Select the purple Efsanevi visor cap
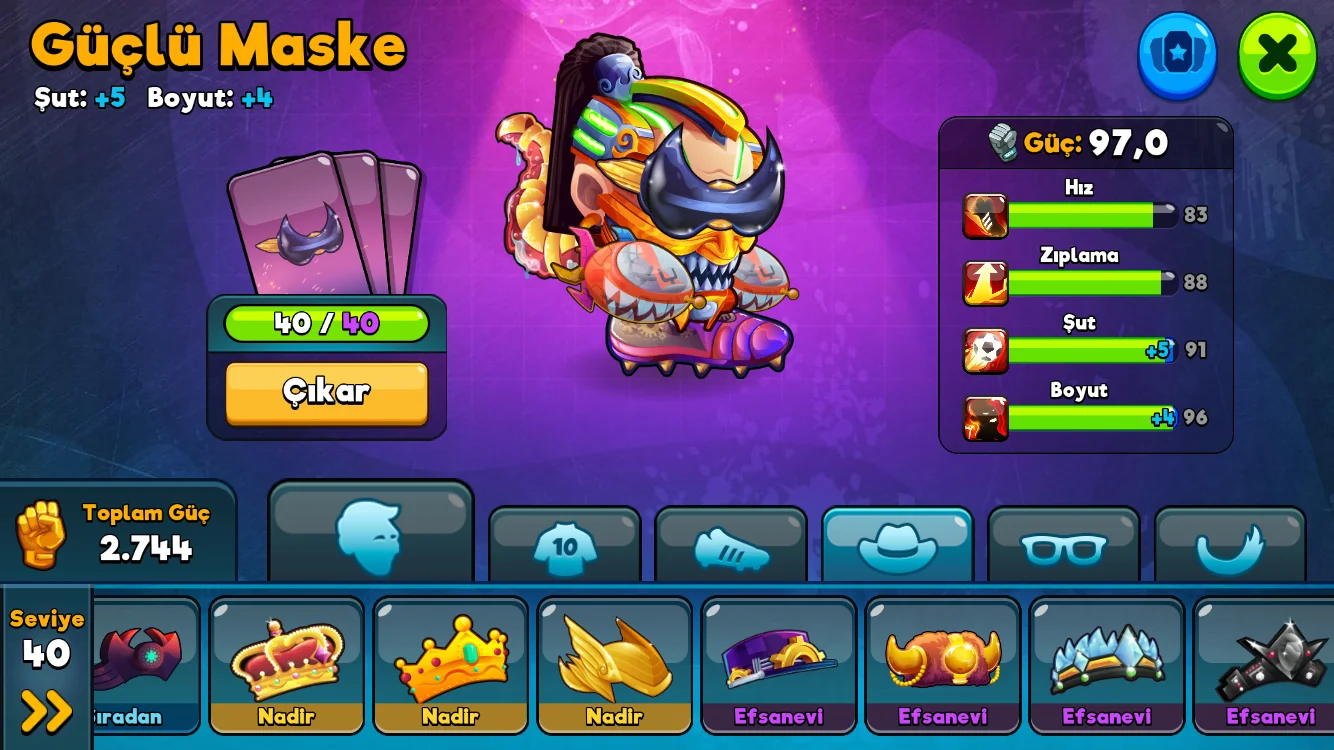Screen dimensions: 1334x750 (x=778, y=664)
